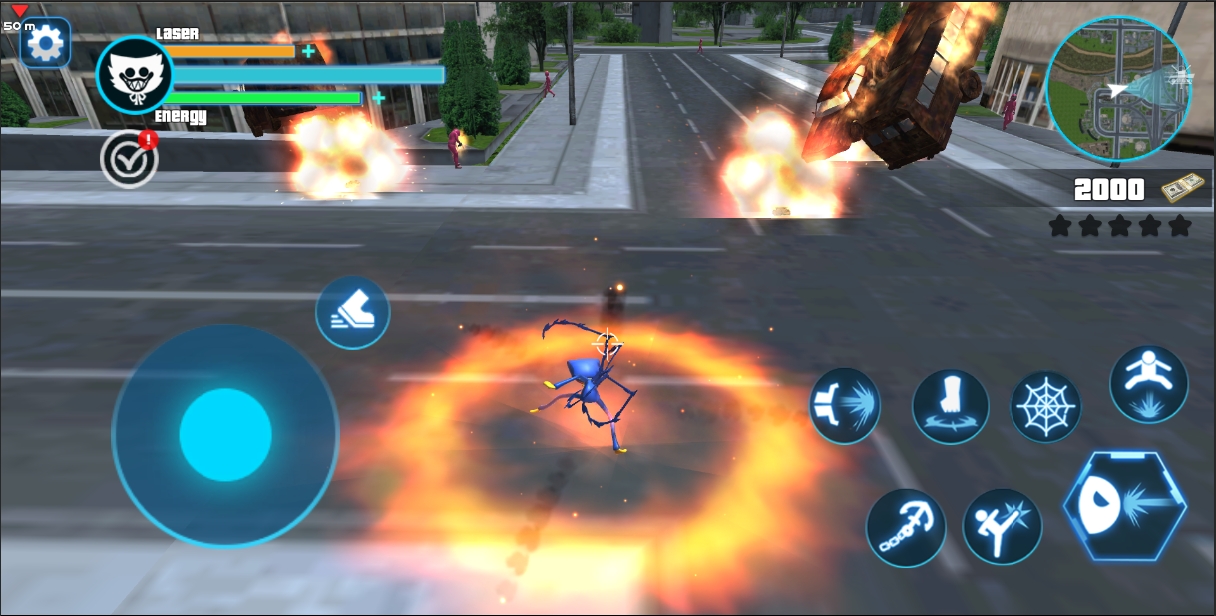Fire the hexagon laser eye attack
The width and height of the screenshot is (1216, 616).
point(1125,505)
